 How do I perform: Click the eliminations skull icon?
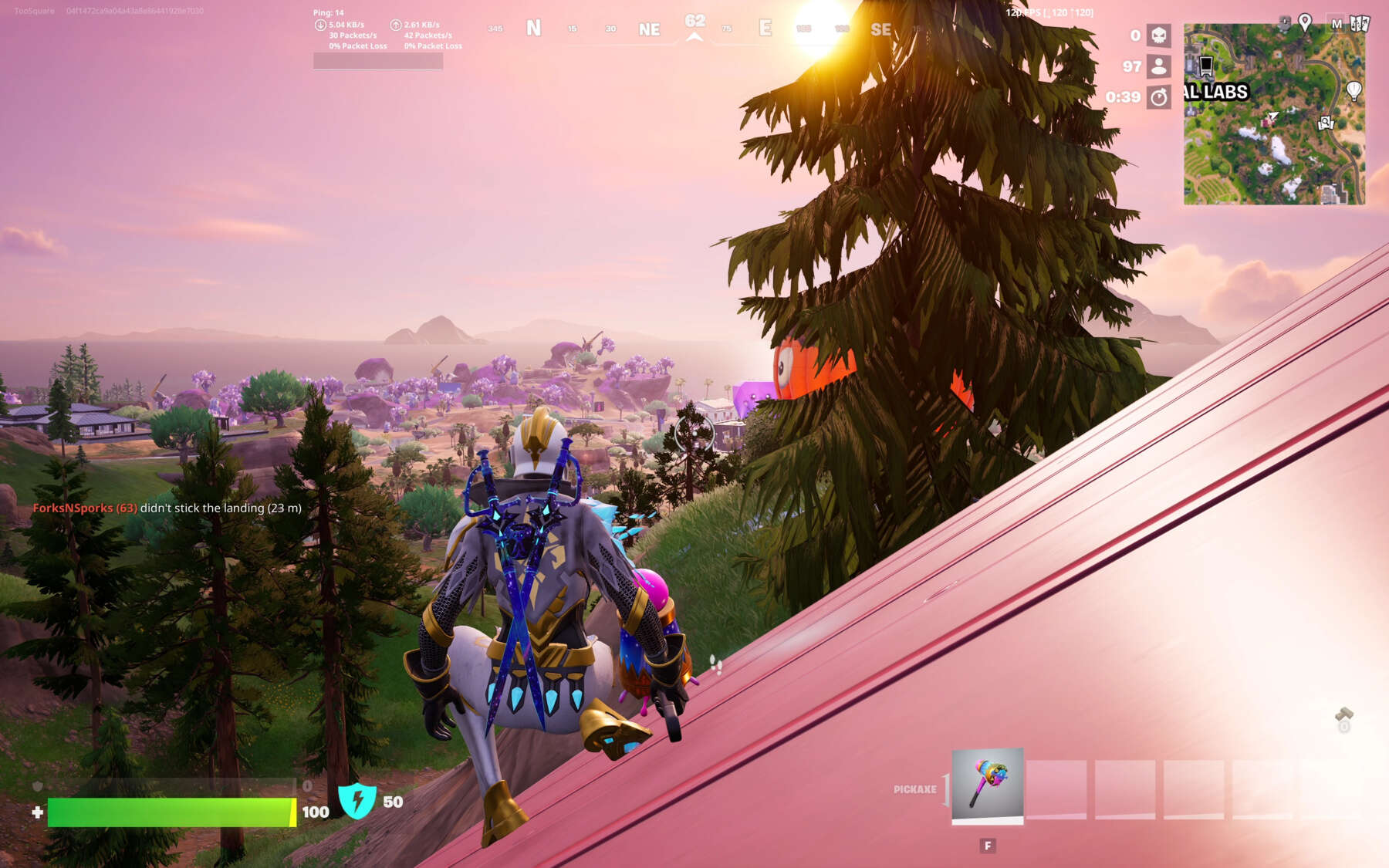1159,35
